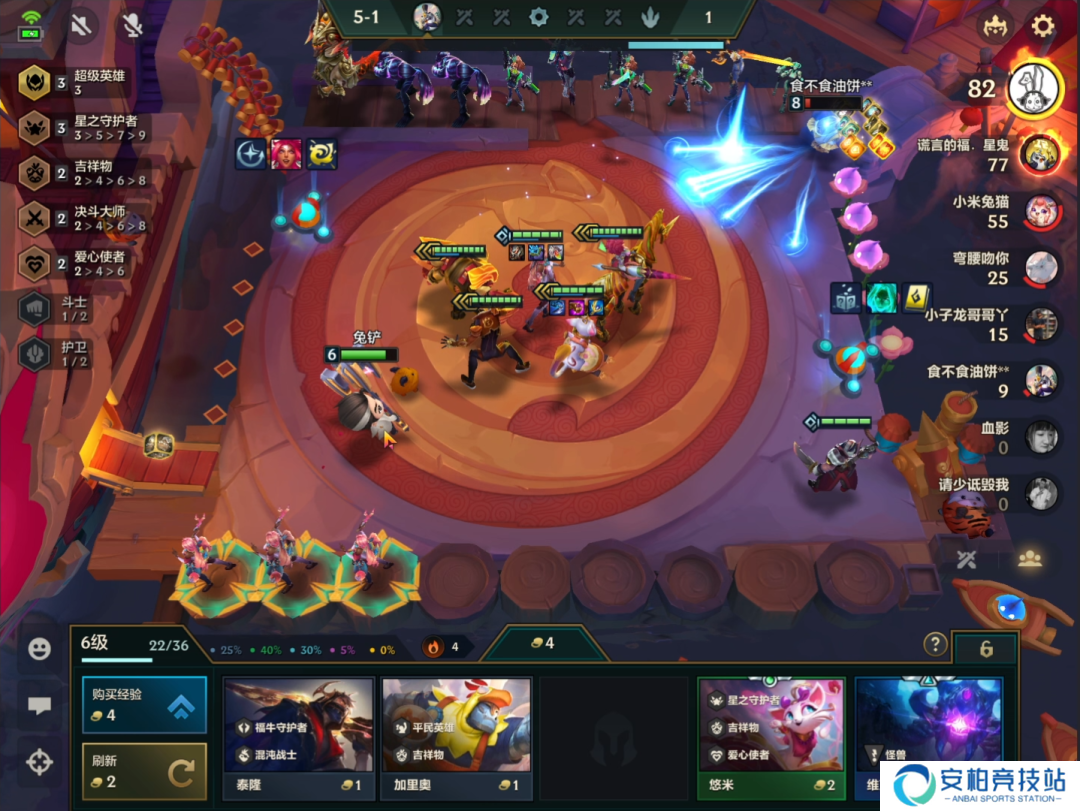This screenshot has height=811, width=1080.
Task: Buy experience with the 购买经验 button
Action: (144, 706)
